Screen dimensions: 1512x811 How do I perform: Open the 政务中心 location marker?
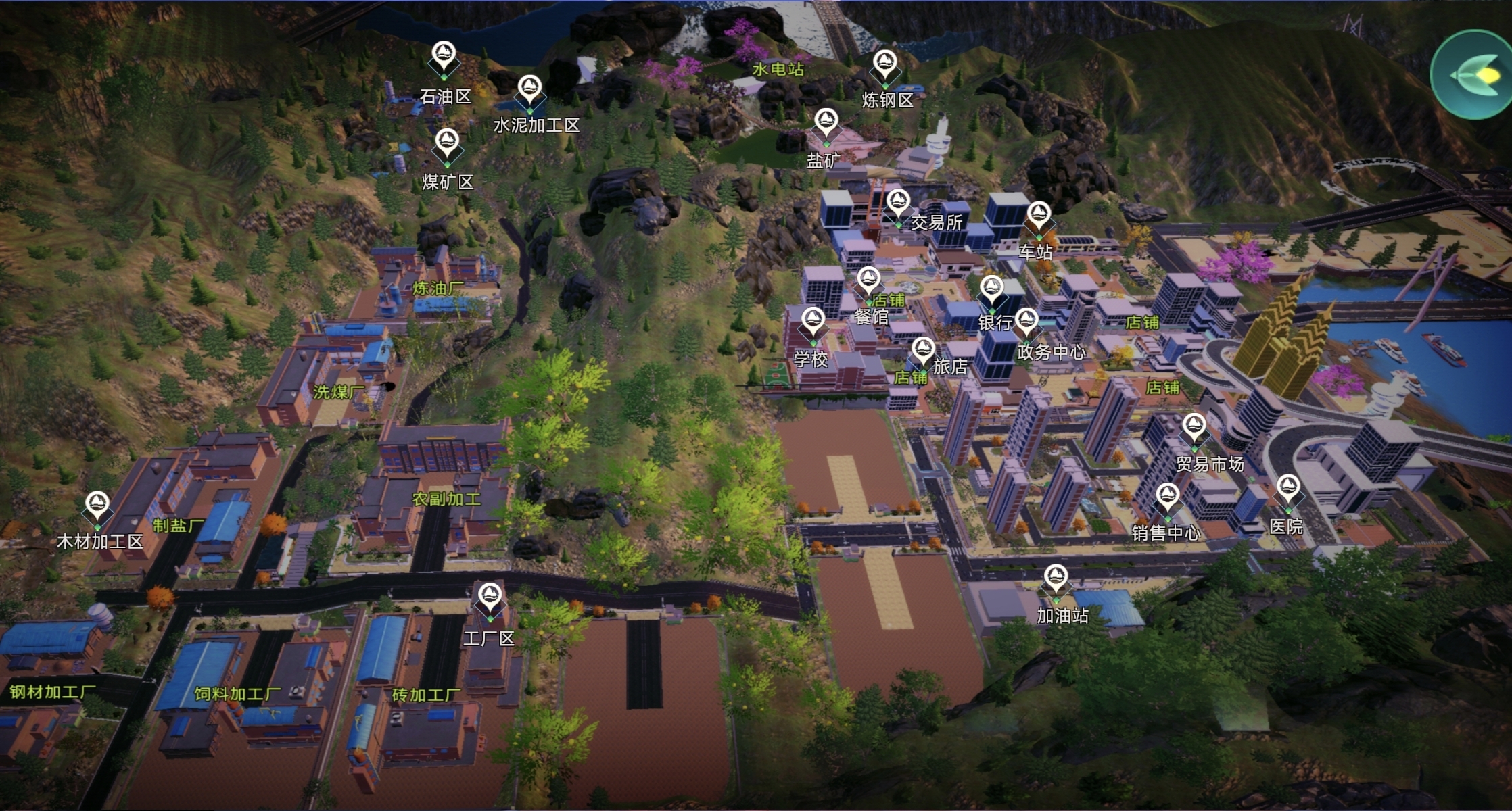(1026, 322)
